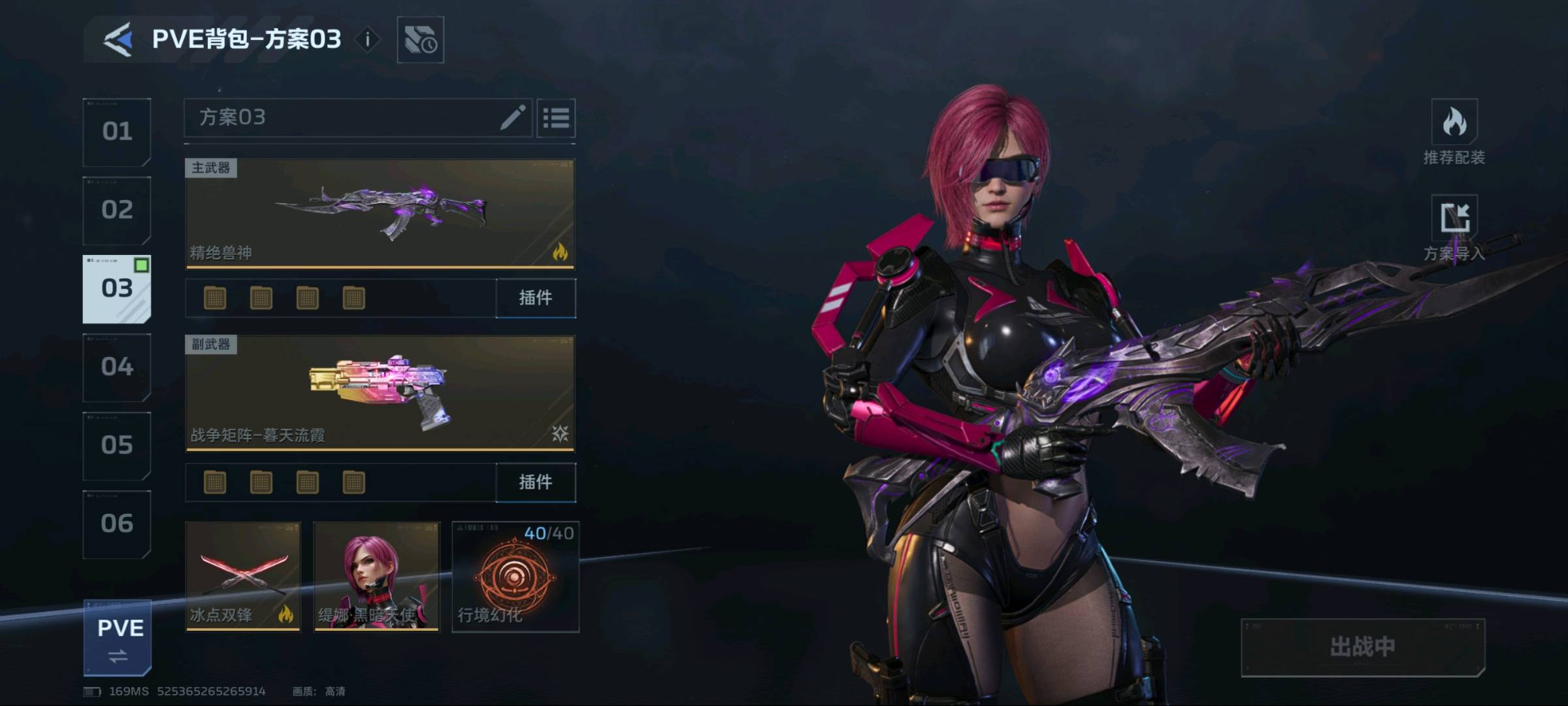Image resolution: width=1568 pixels, height=706 pixels.
Task: Toggle the PVE mode switch button
Action: click(x=118, y=638)
